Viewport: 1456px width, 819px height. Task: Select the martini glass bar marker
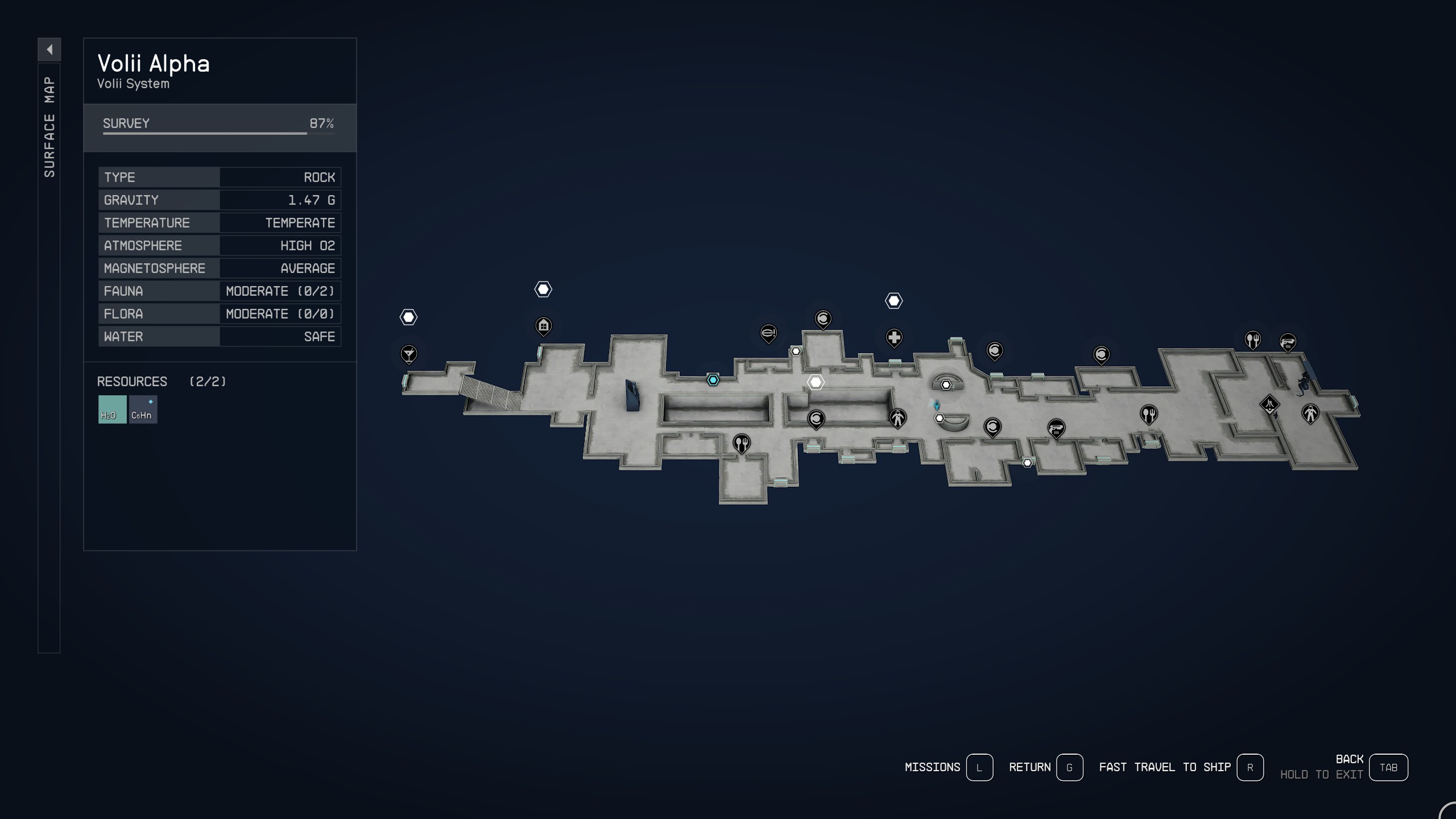409,354
